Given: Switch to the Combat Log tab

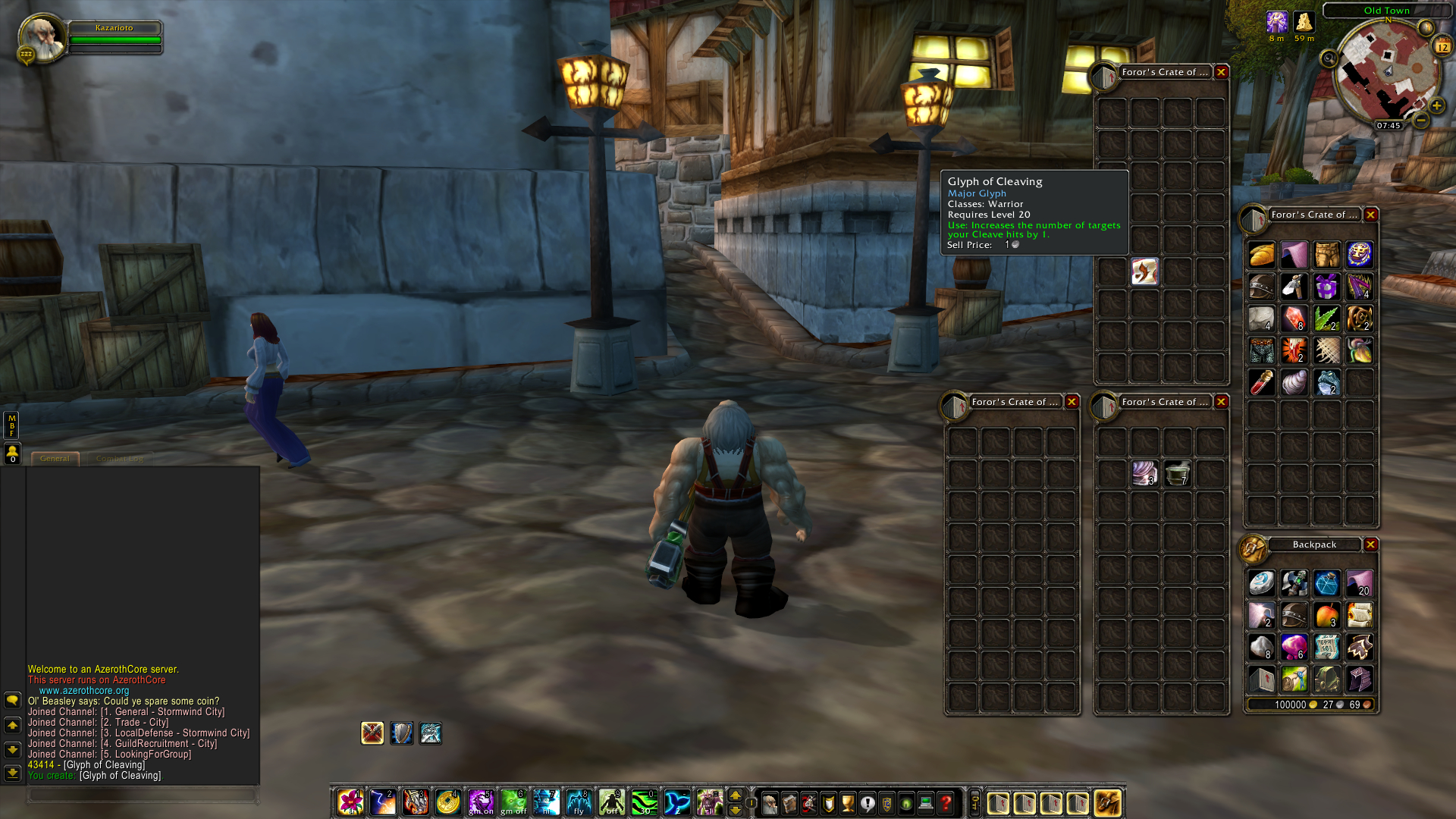Looking at the screenshot, I should click(121, 458).
